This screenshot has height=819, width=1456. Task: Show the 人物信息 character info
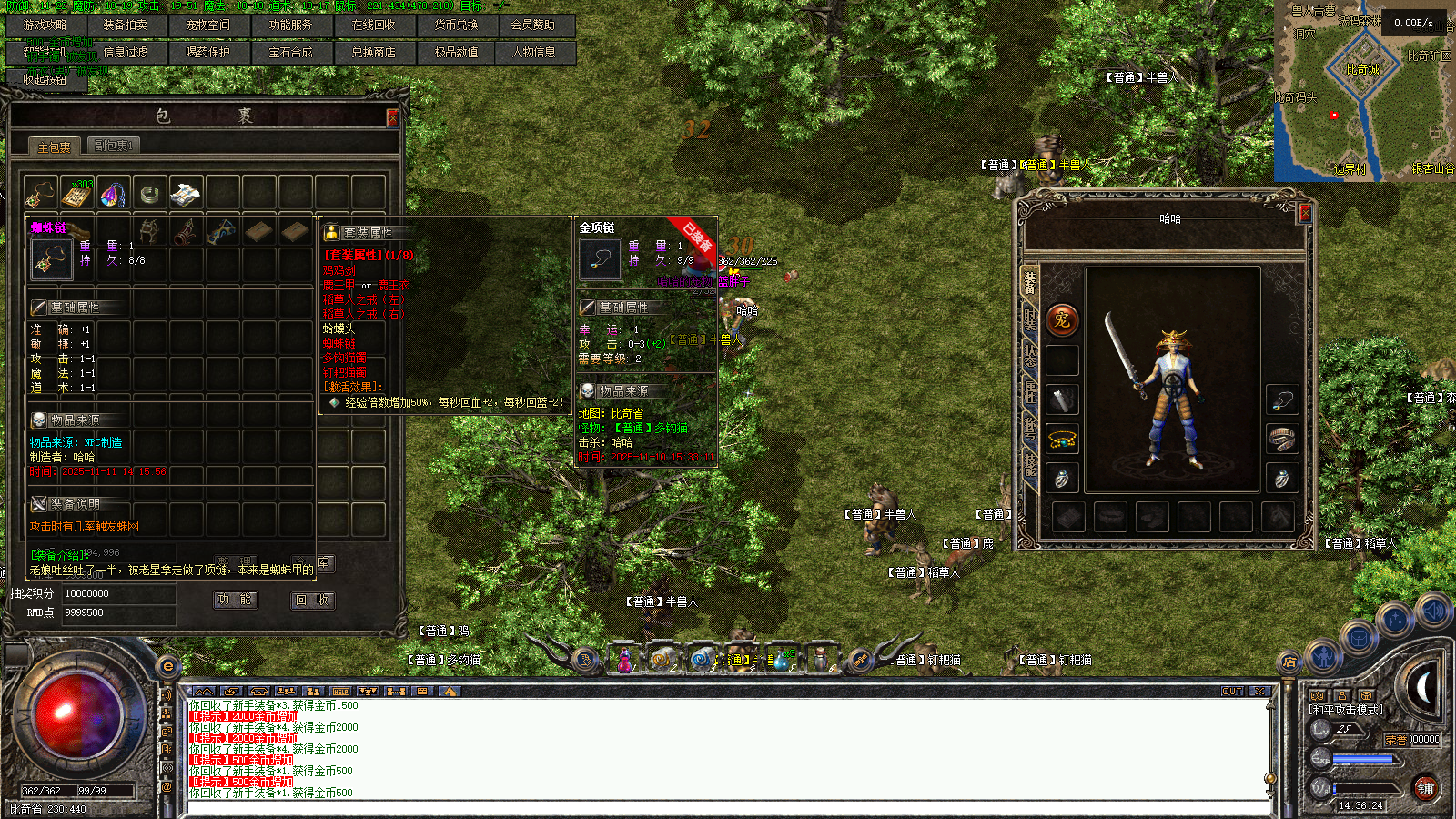click(x=534, y=53)
